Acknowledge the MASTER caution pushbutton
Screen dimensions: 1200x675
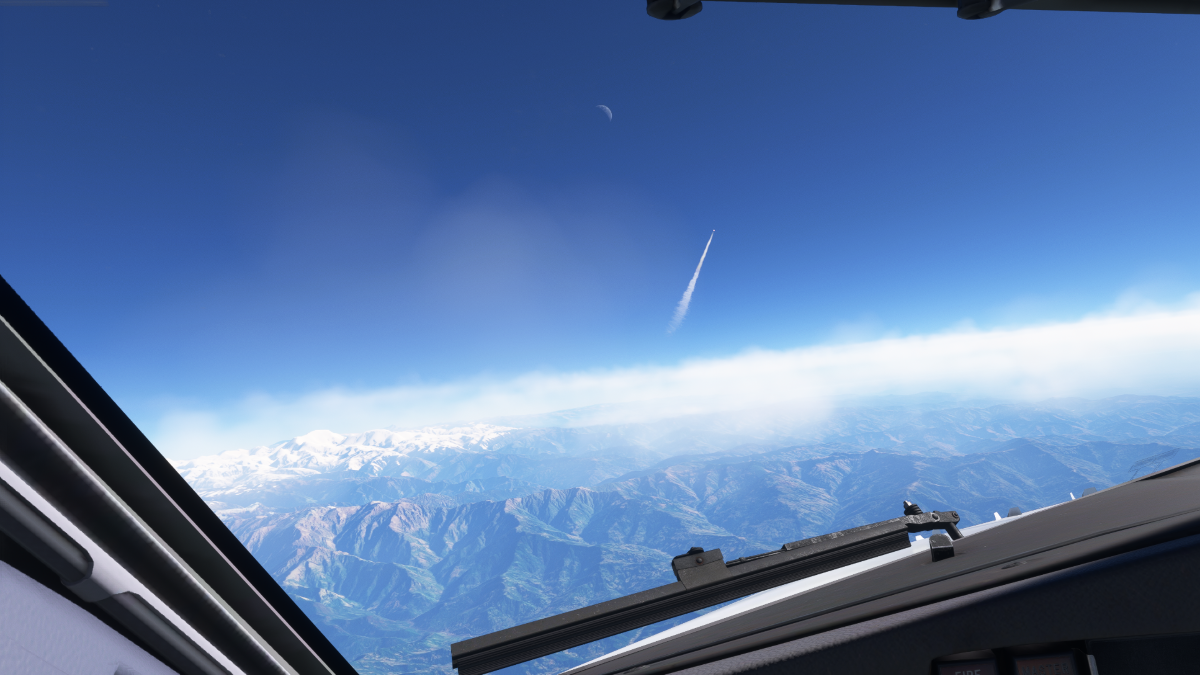click(x=1044, y=665)
